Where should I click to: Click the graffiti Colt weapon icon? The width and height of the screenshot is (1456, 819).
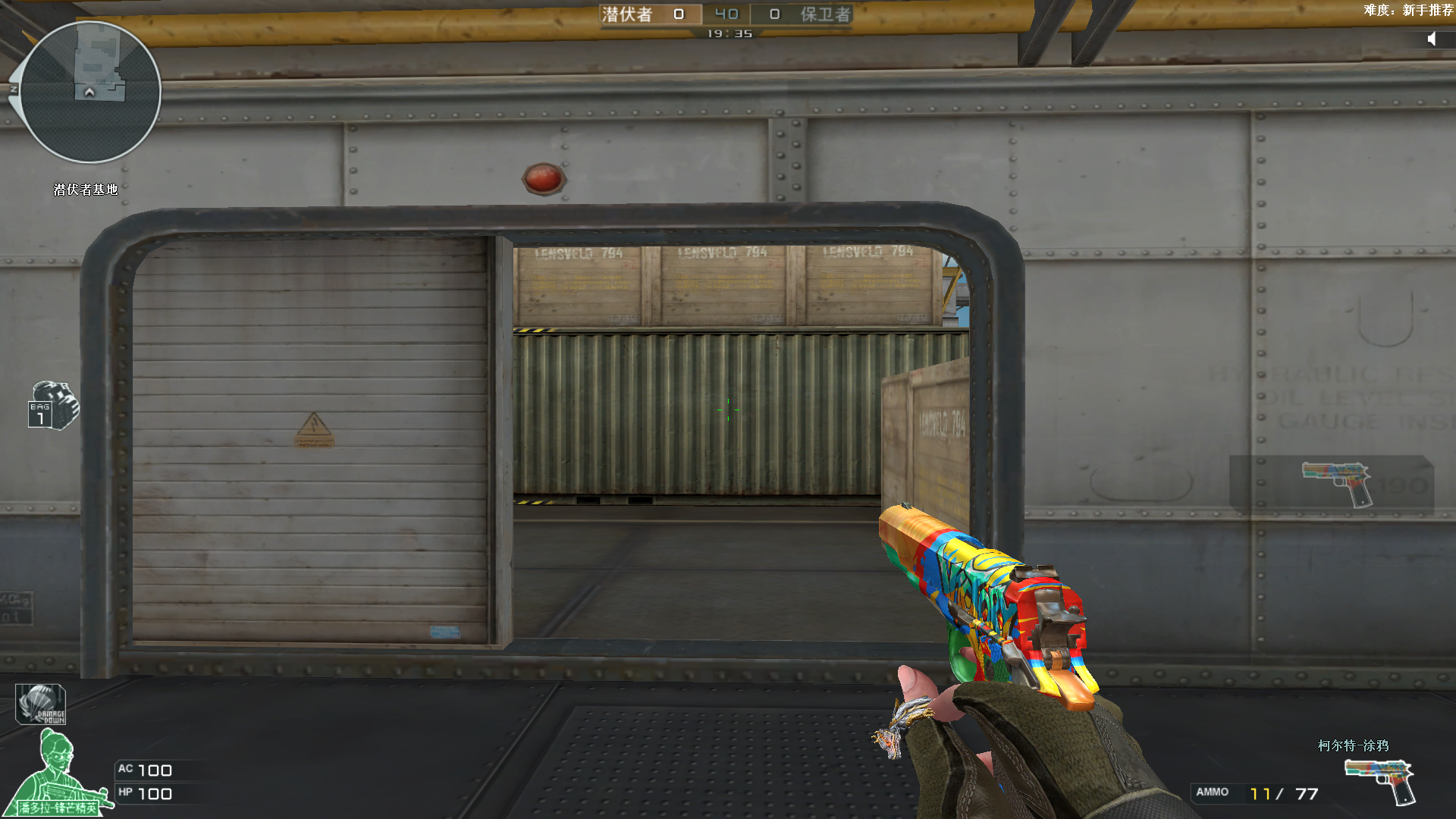(1380, 781)
